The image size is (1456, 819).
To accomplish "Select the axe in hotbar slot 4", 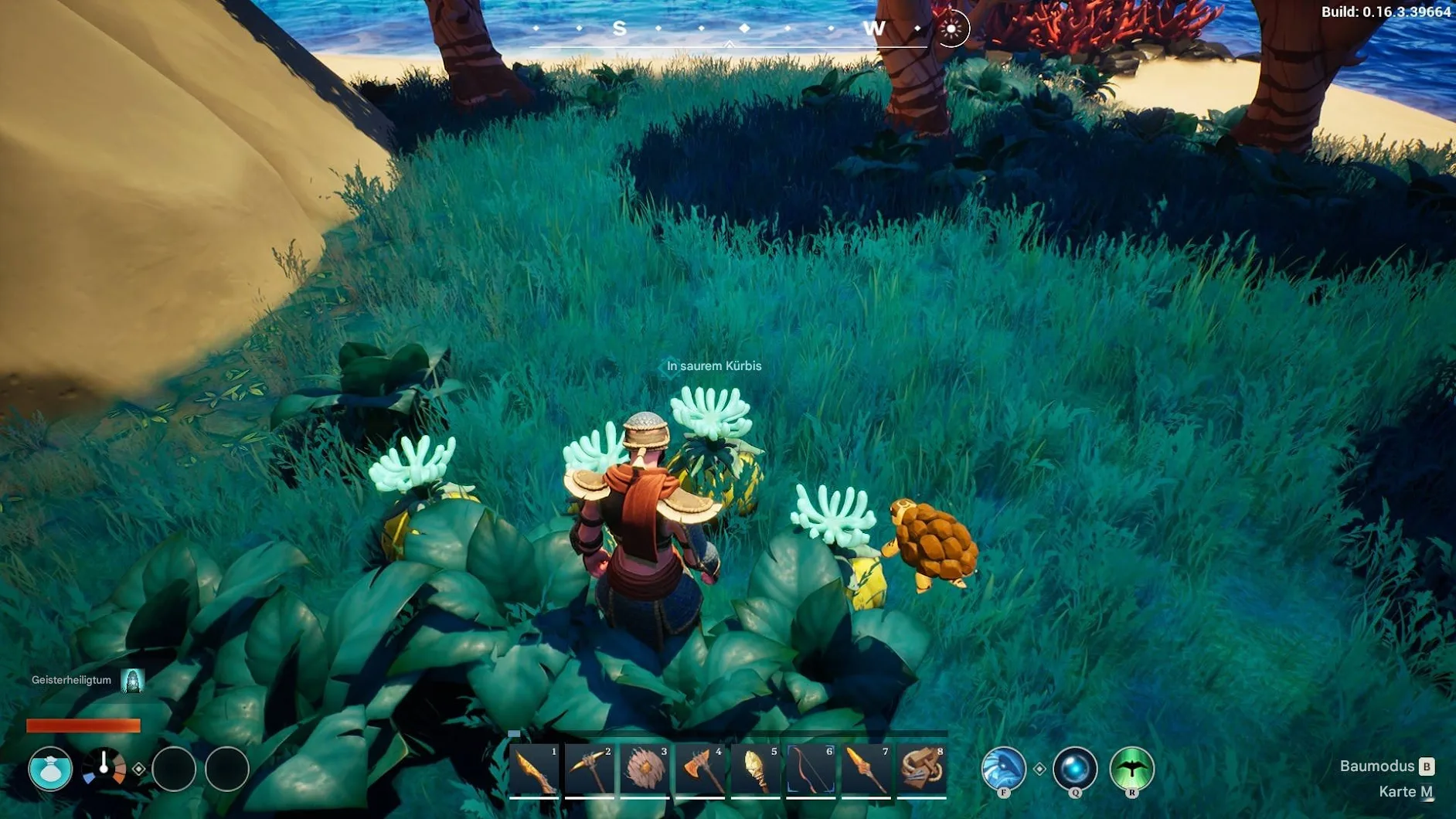I will tap(700, 770).
